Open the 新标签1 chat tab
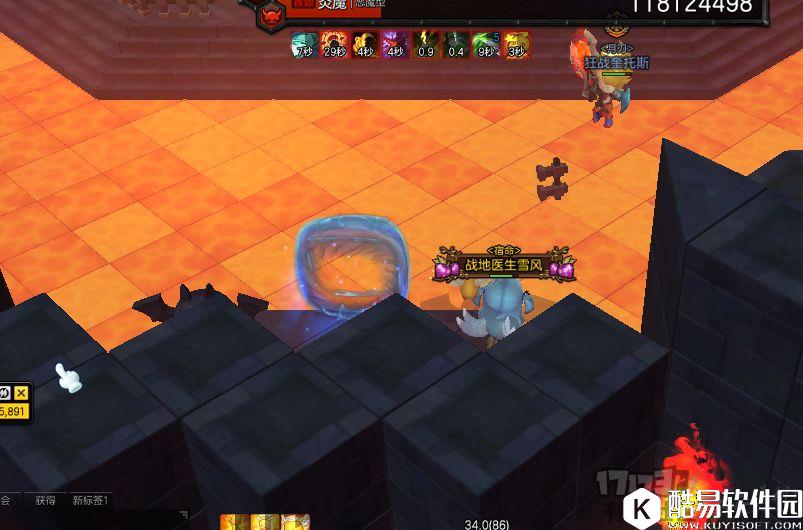Viewport: 803px width, 530px height. click(x=90, y=500)
